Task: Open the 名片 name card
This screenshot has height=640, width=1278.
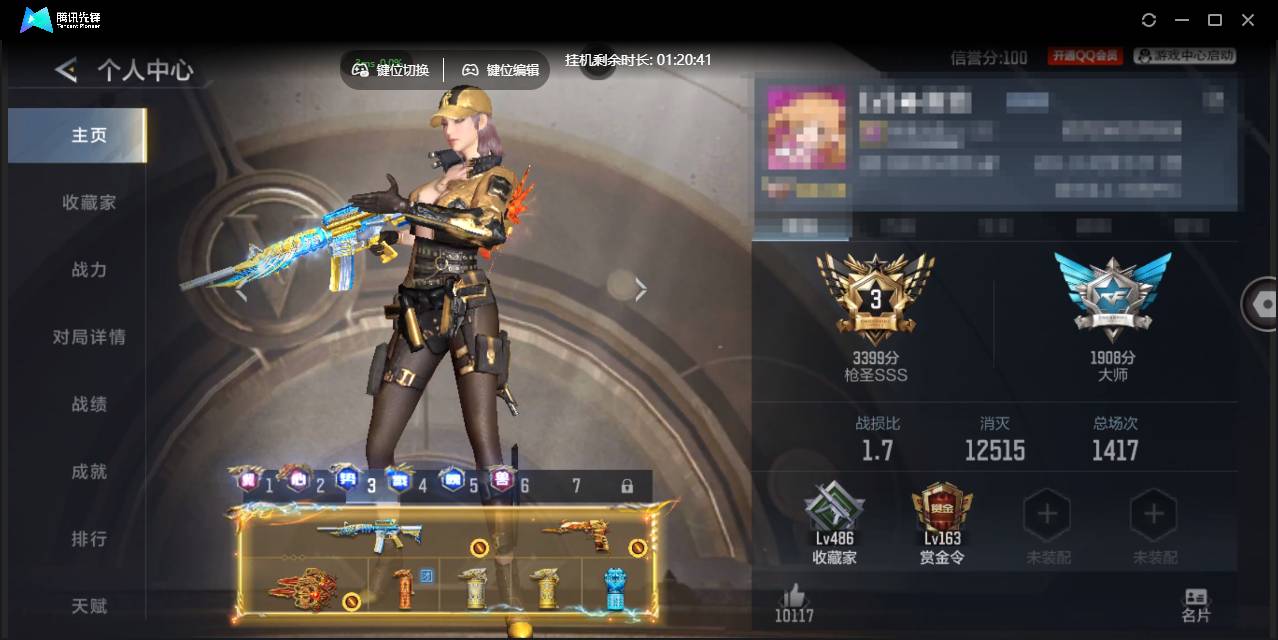Action: click(1195, 603)
